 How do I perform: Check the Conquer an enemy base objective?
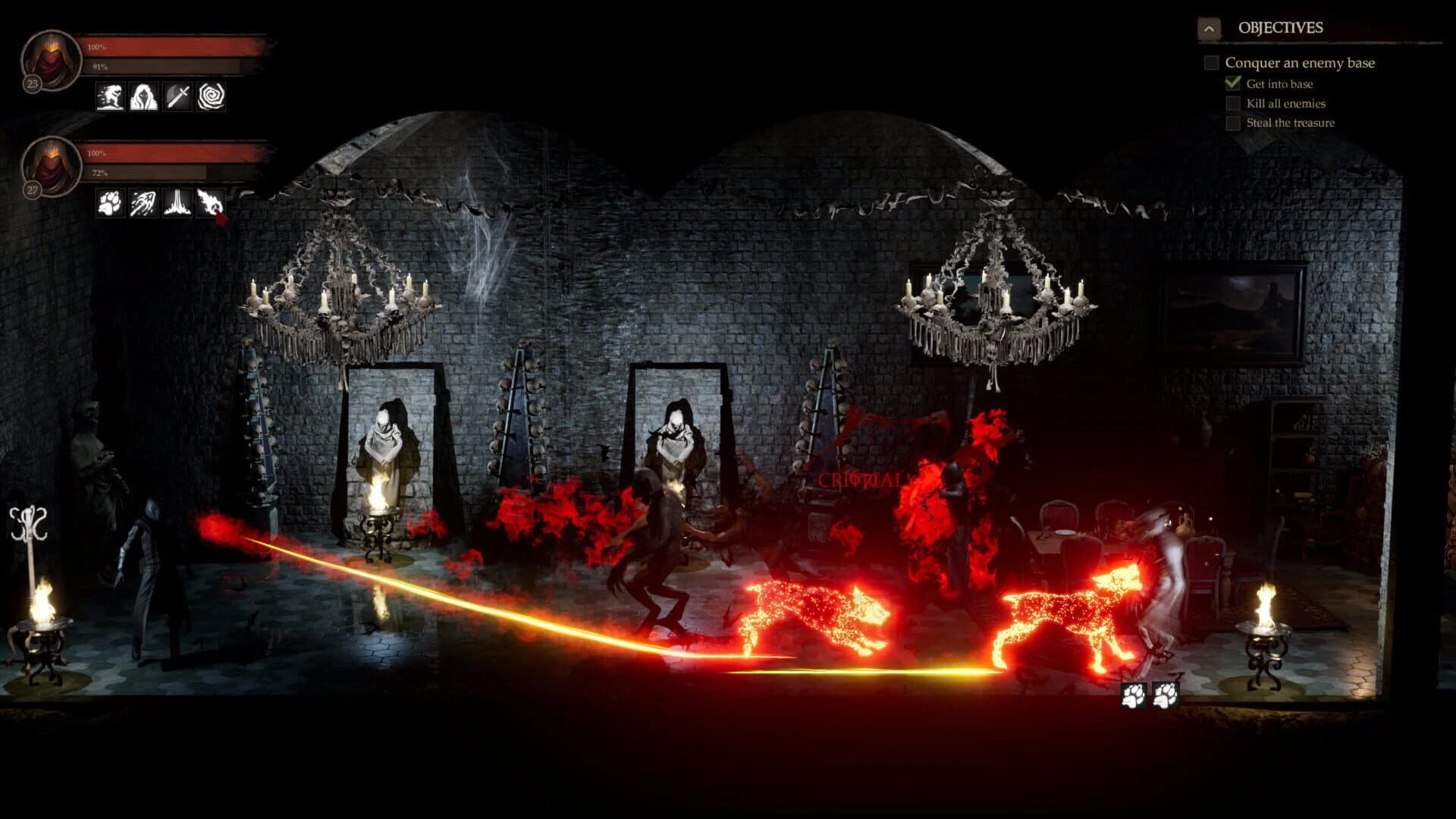pos(1211,64)
